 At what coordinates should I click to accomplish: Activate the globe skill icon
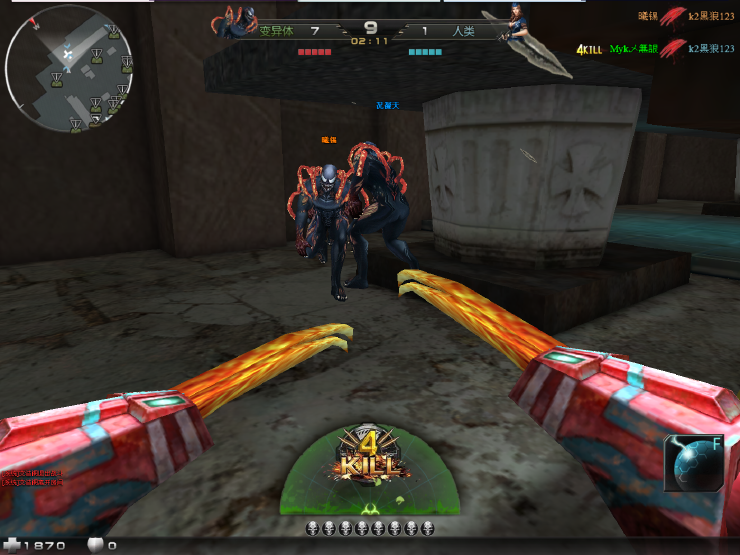click(x=692, y=465)
